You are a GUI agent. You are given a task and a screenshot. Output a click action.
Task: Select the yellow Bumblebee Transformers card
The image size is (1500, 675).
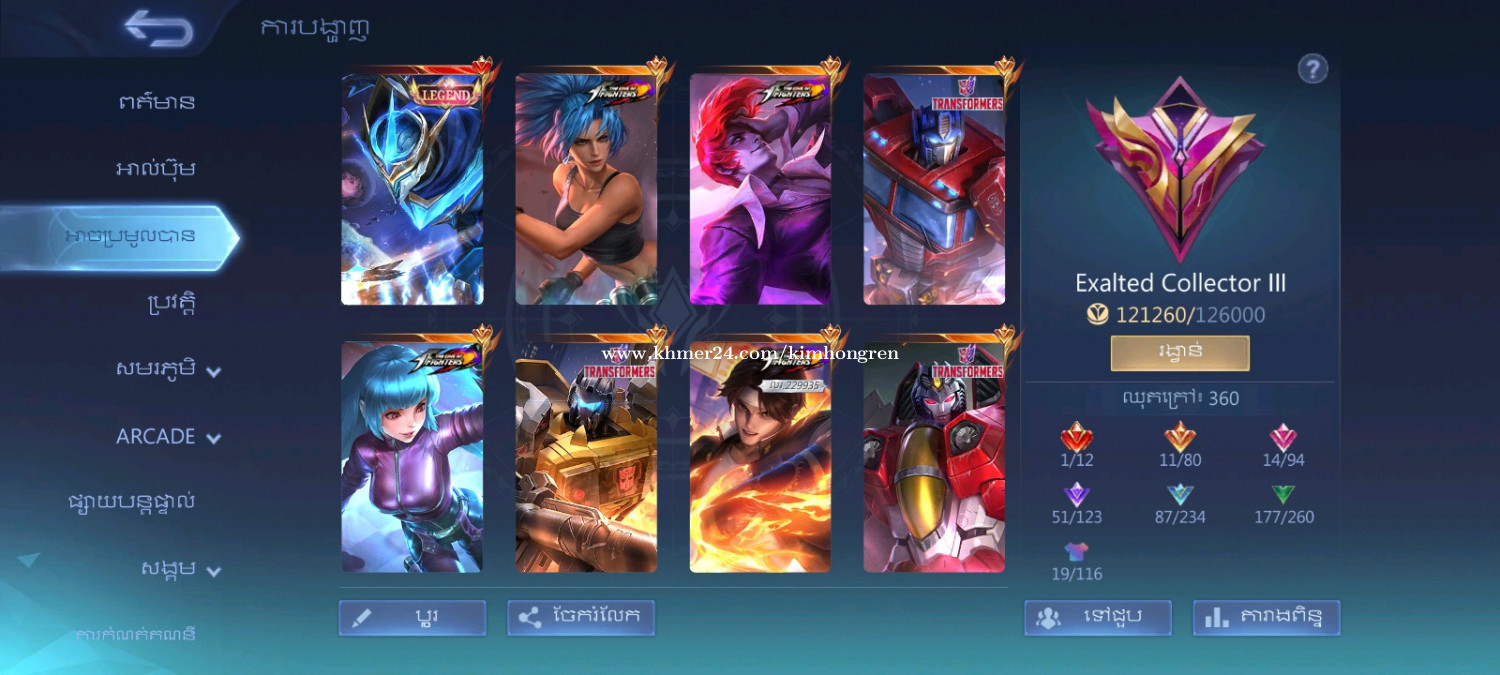tap(586, 456)
